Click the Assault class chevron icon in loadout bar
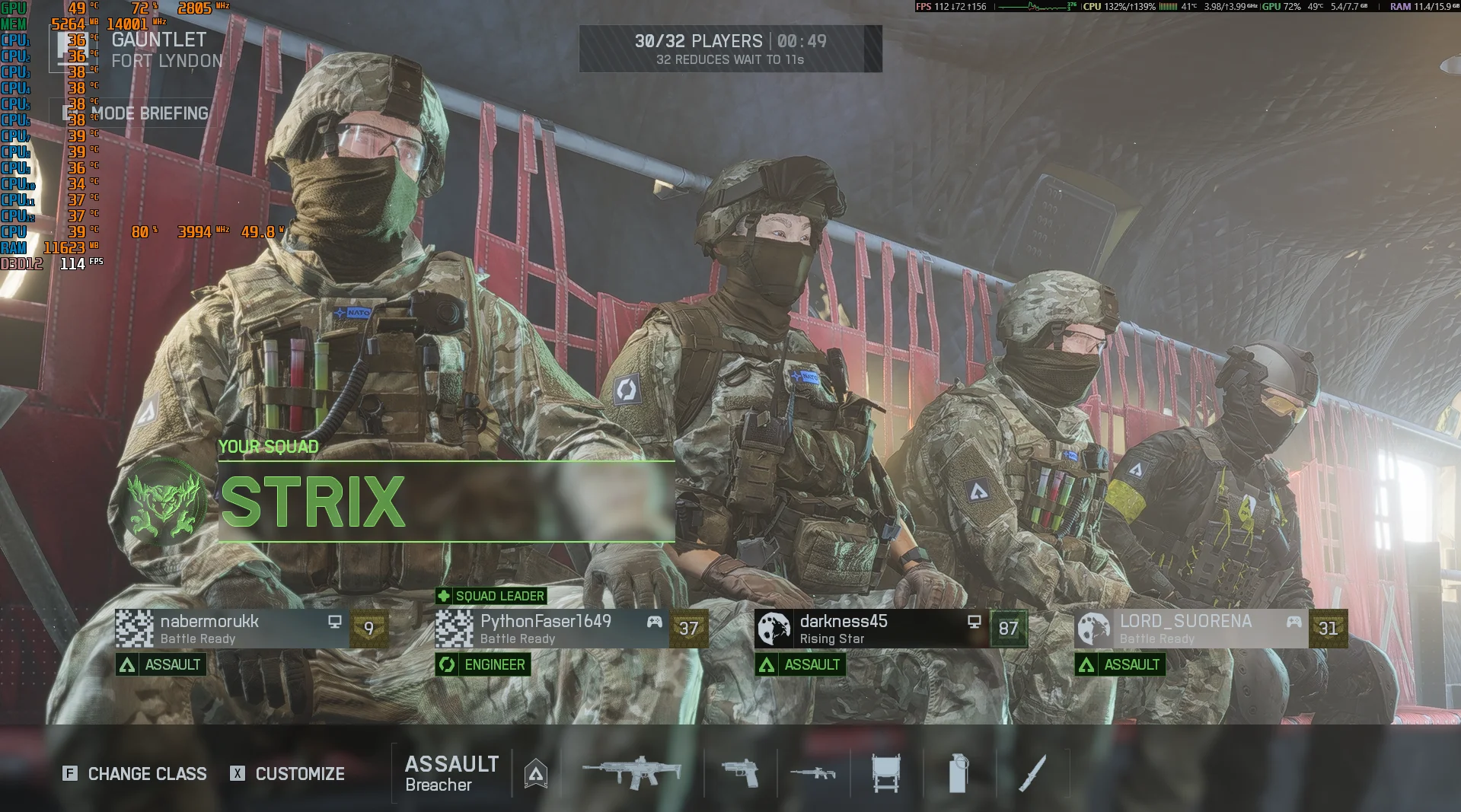This screenshot has height=812, width=1461. 536,774
